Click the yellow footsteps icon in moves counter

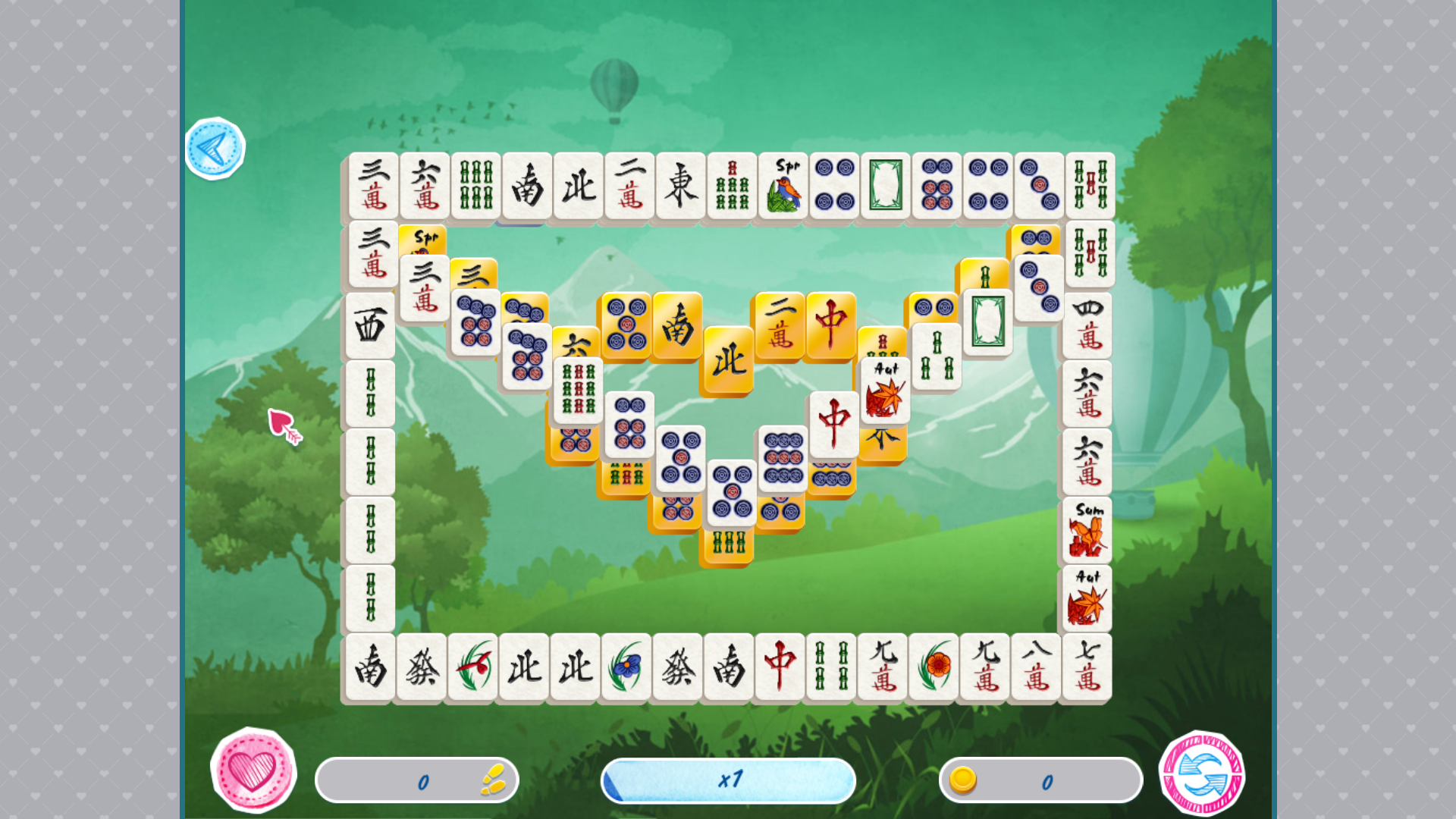[491, 780]
